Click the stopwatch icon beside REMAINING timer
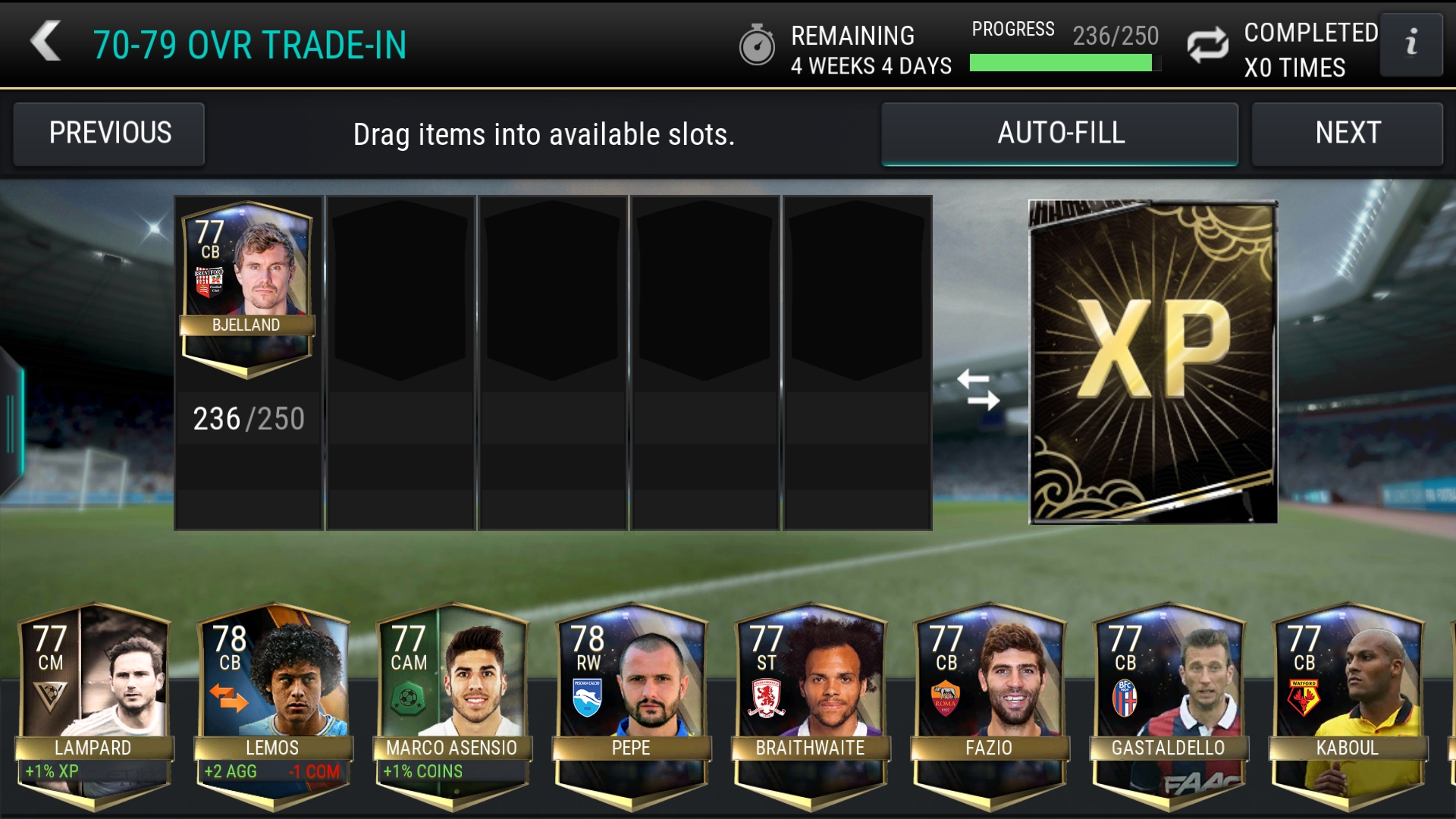 tap(758, 47)
